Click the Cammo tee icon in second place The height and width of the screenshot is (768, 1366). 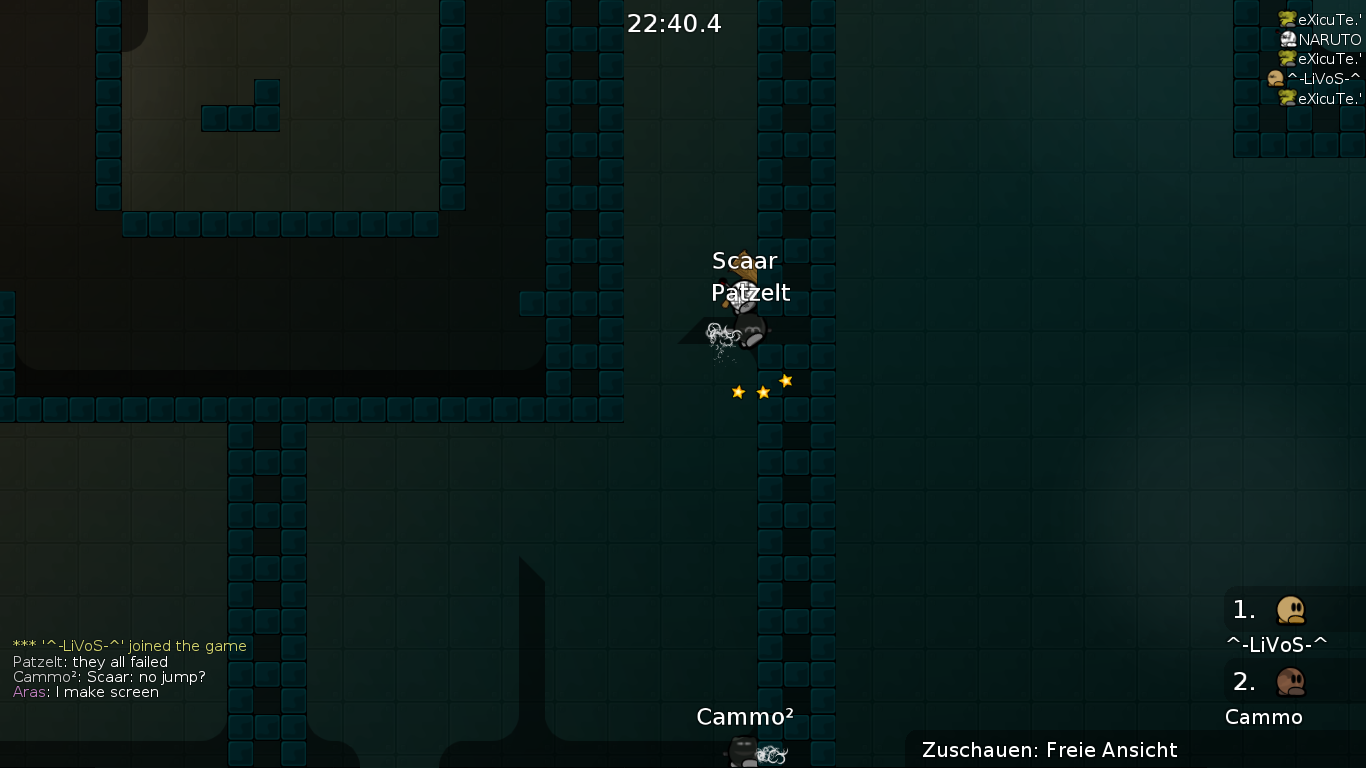click(1291, 681)
